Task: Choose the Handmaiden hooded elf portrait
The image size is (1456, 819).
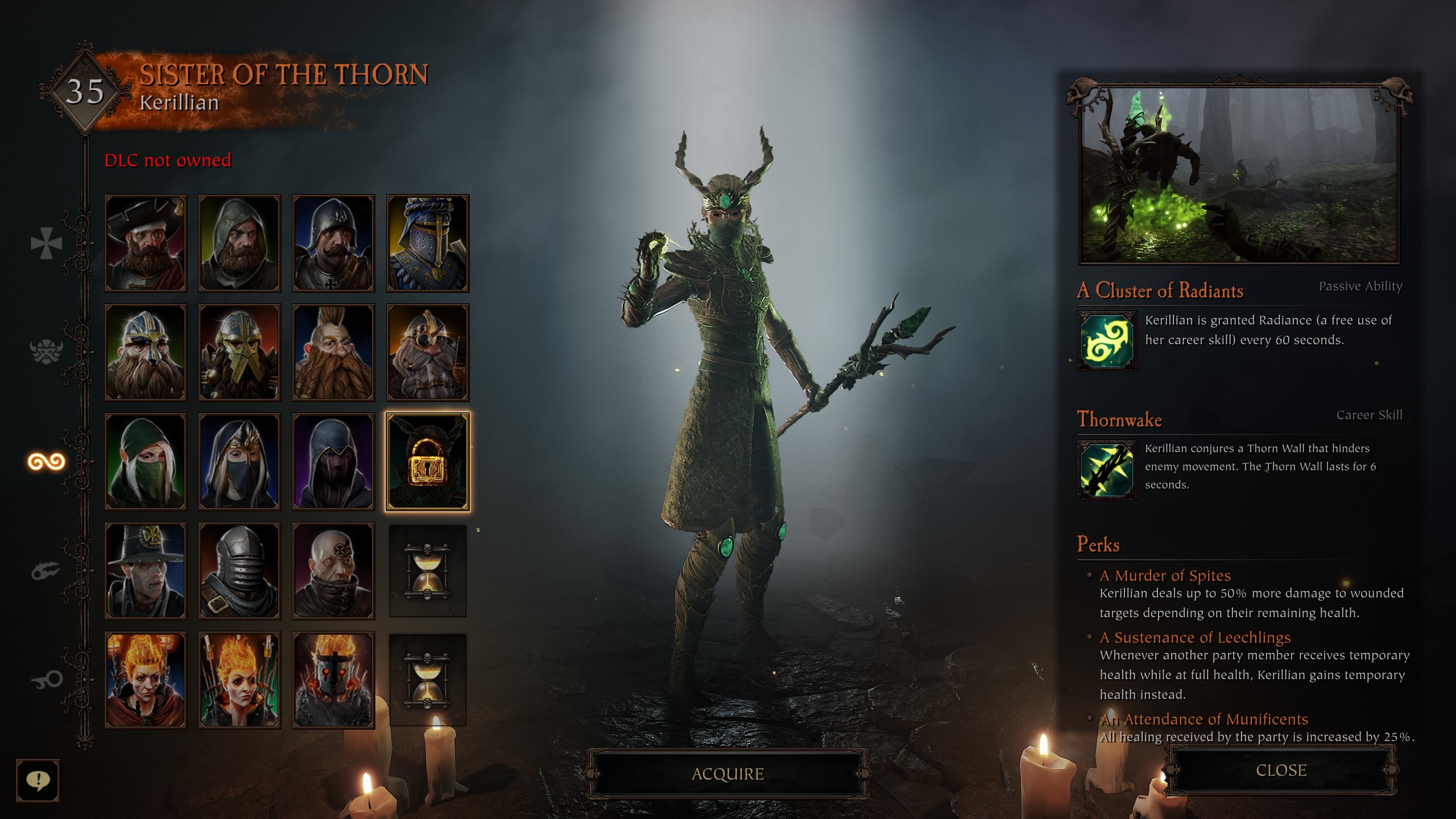Action: (239, 462)
